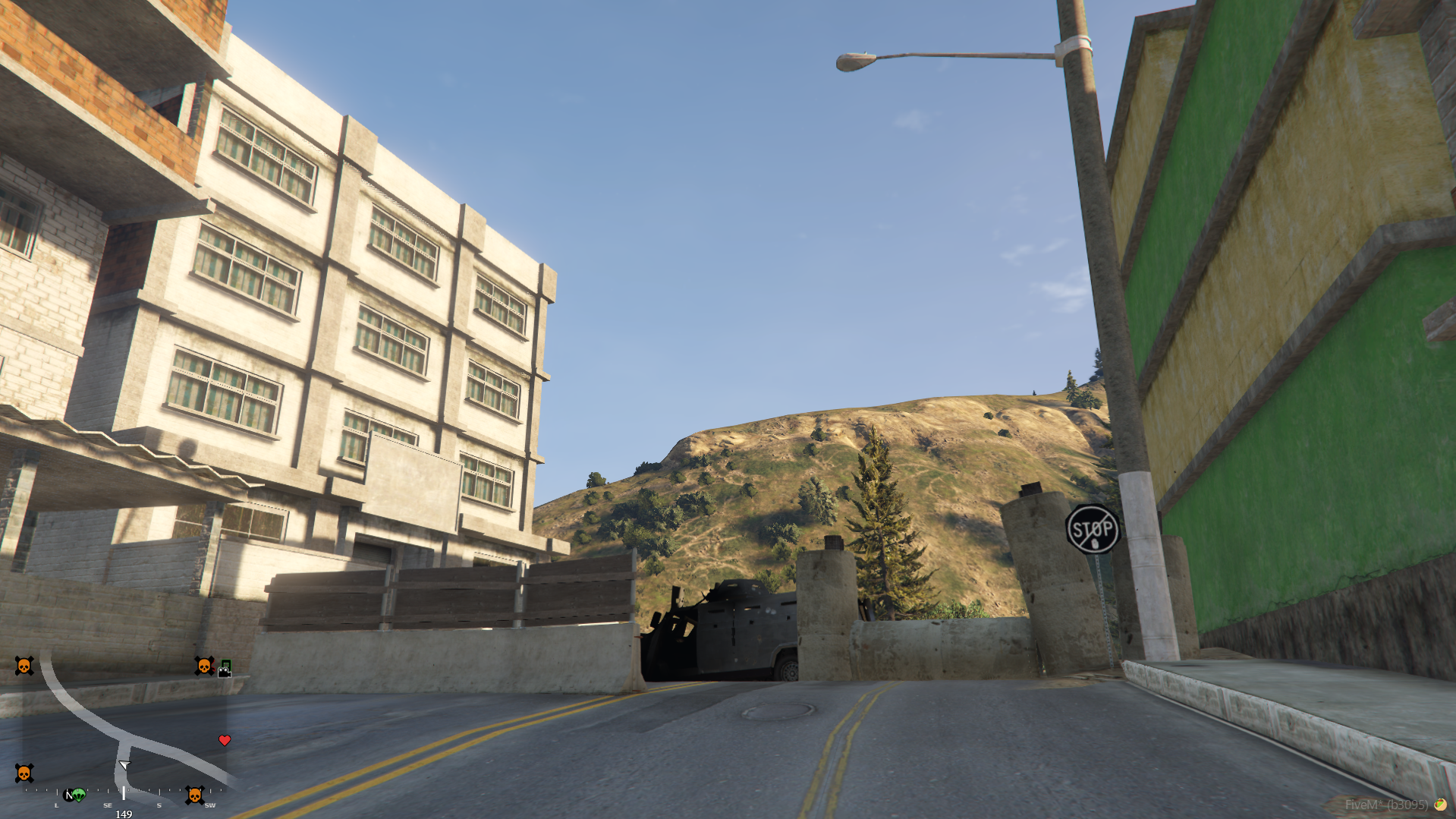Click the FiveM taco icon
The height and width of the screenshot is (819, 1456).
[x=1439, y=805]
